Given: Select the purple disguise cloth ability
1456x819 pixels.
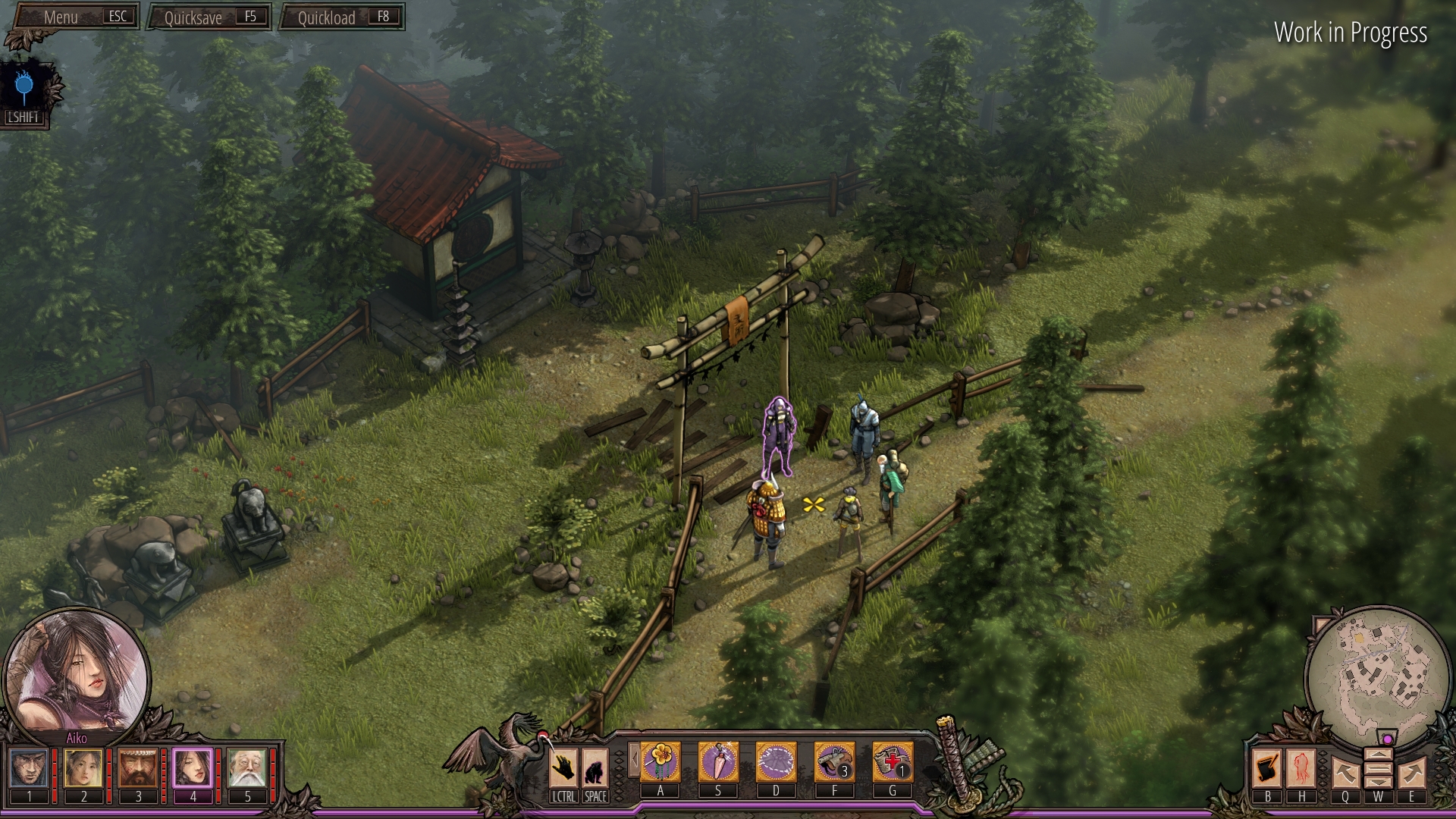Looking at the screenshot, I should [776, 761].
